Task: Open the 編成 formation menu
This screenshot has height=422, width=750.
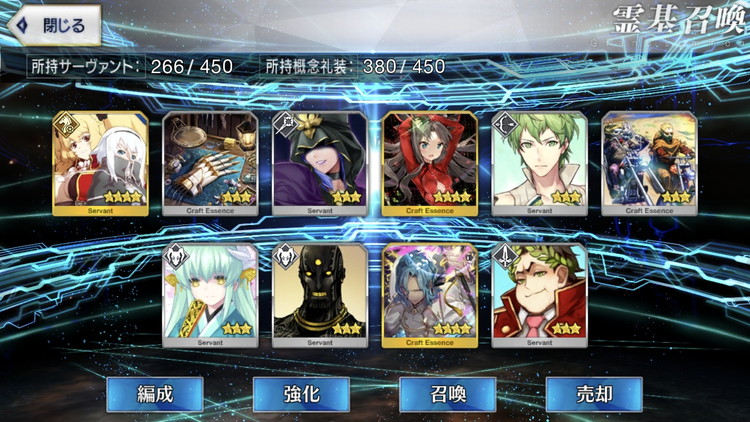Action: click(155, 394)
